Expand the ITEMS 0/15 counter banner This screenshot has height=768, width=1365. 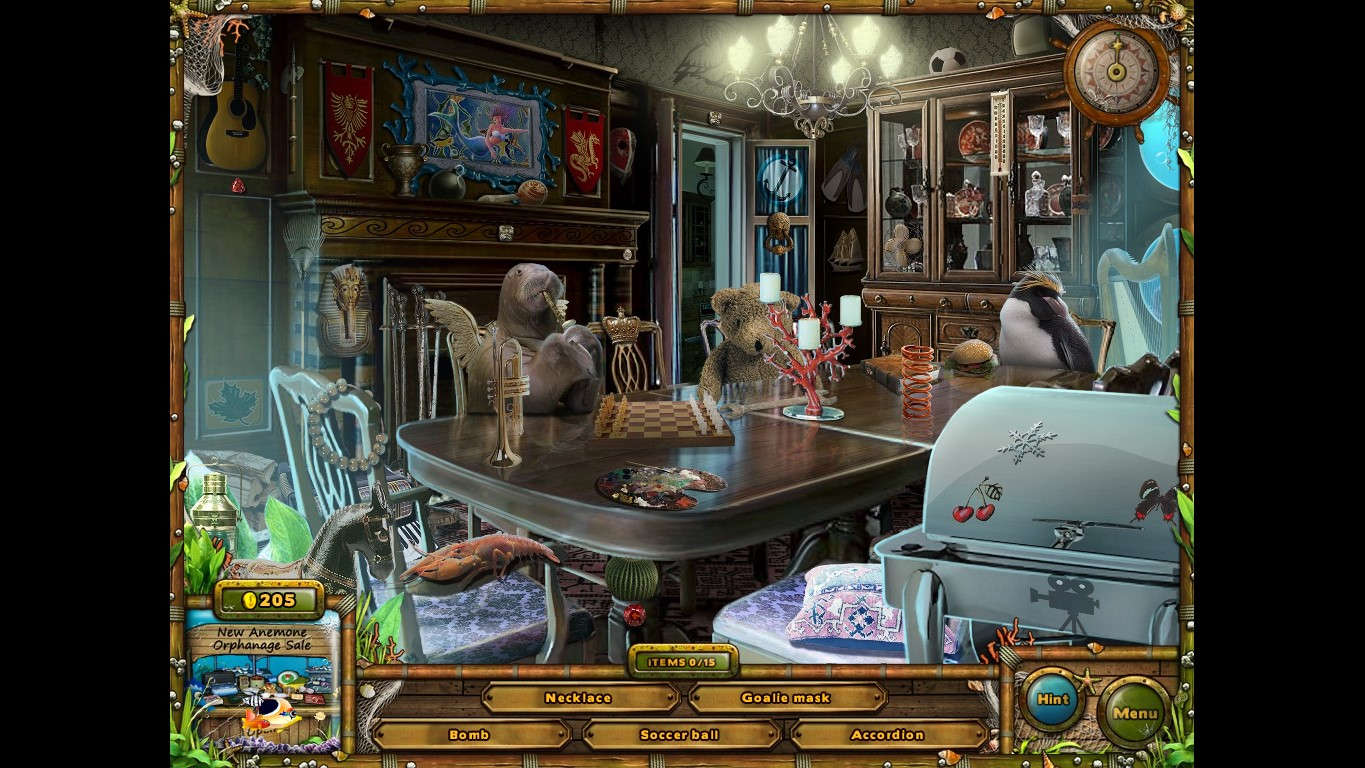click(x=684, y=662)
